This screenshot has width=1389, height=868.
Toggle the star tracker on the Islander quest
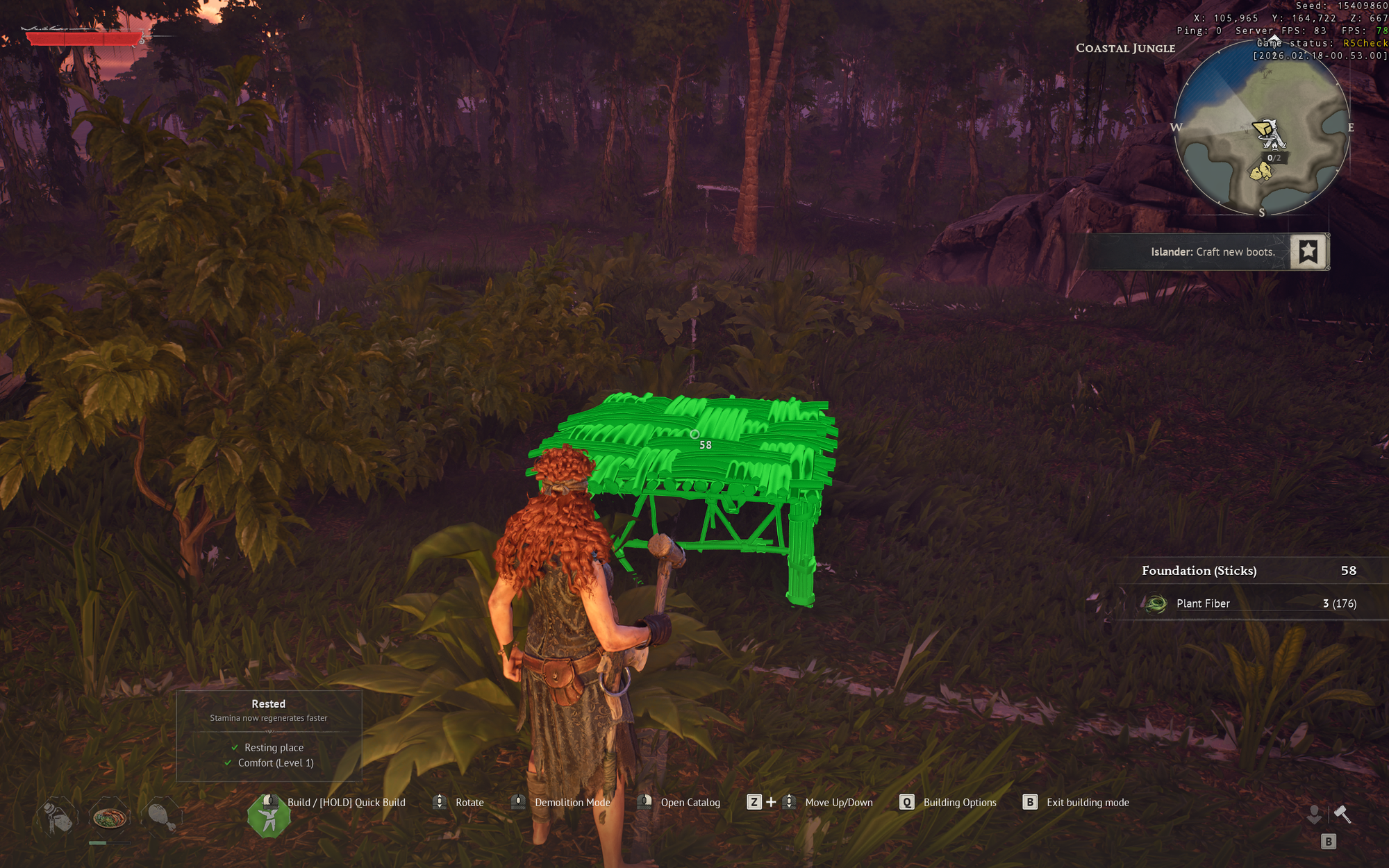[x=1308, y=252]
